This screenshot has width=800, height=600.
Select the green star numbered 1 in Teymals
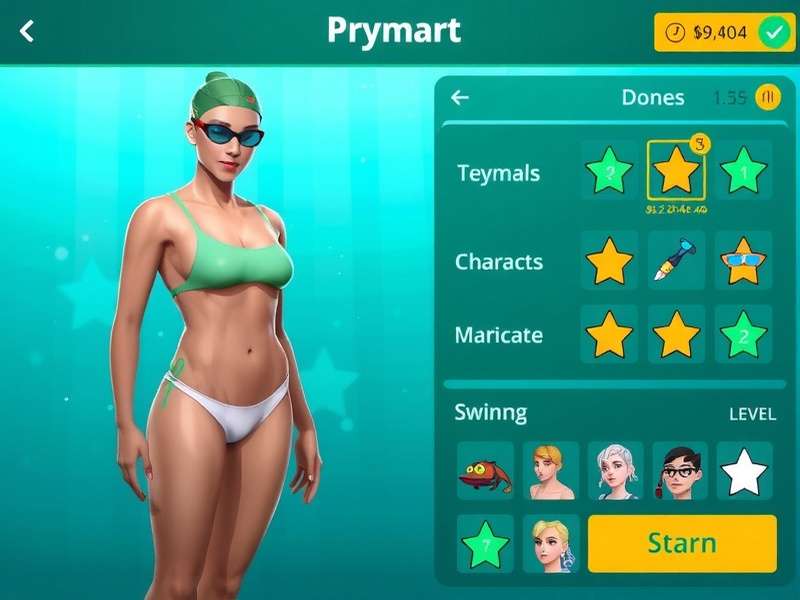pos(744,171)
